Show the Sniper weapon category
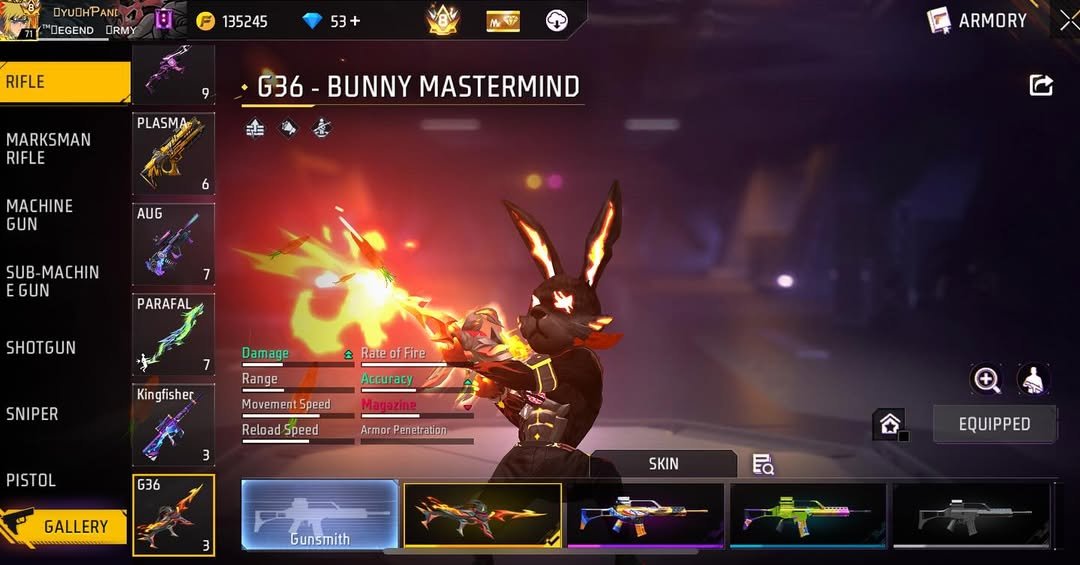1080x565 pixels. coord(32,414)
